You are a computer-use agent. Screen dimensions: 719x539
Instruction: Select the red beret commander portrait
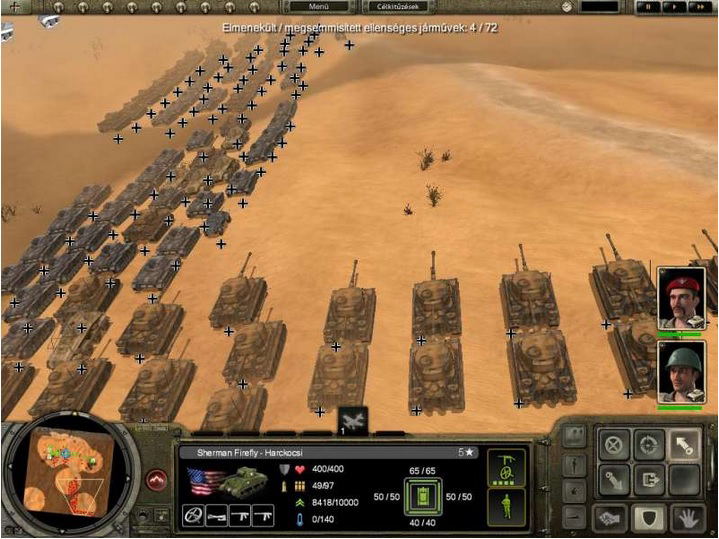[x=682, y=296]
